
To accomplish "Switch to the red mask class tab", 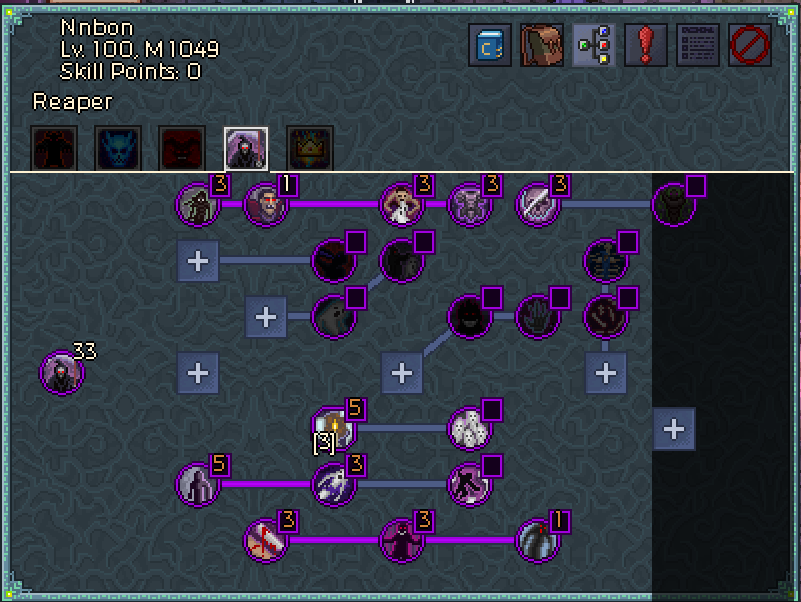I will coord(181,148).
